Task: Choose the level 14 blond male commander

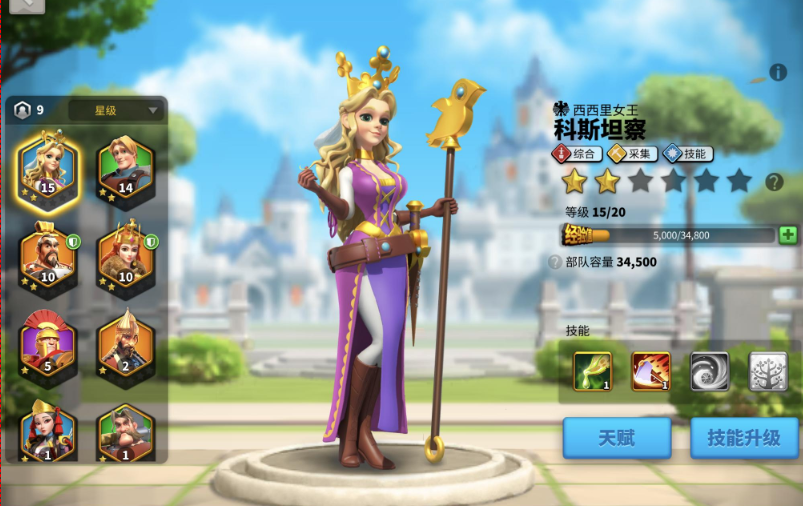Action: (x=125, y=163)
